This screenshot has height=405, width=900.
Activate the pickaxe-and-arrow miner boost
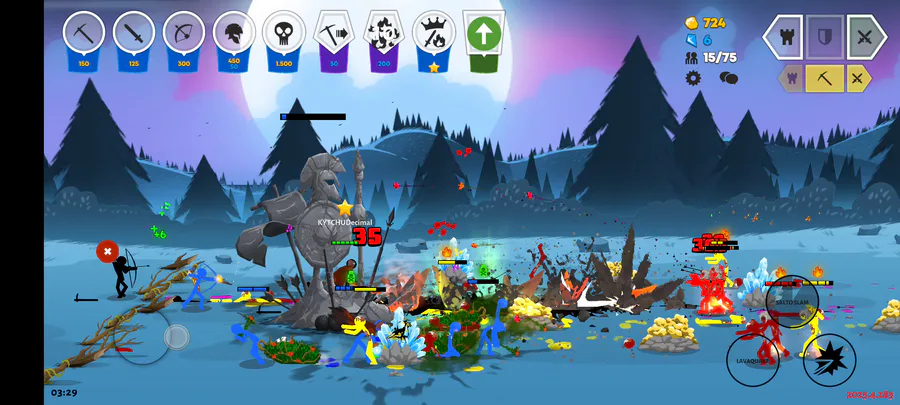coord(334,35)
